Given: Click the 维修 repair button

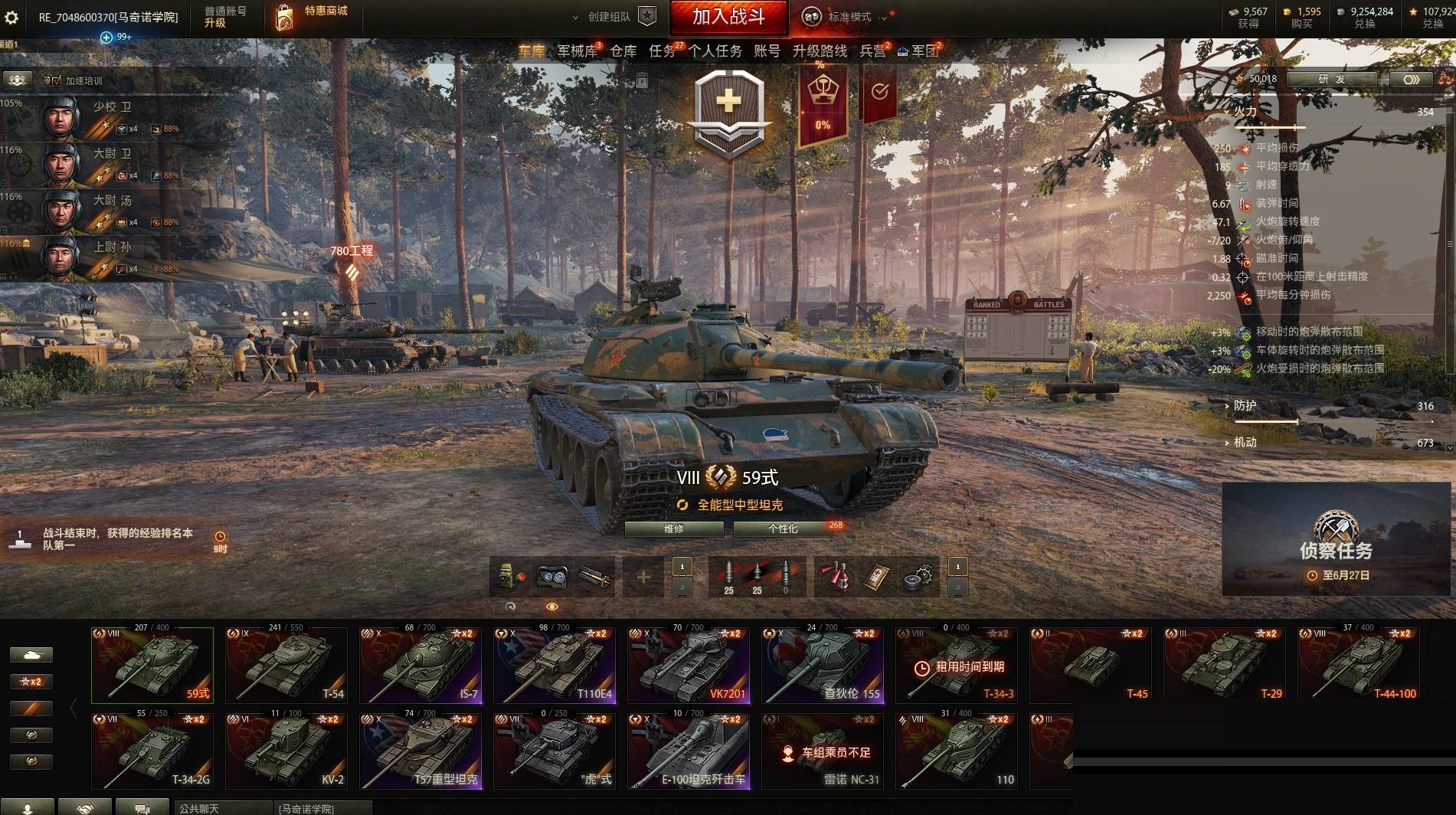Looking at the screenshot, I should 673,529.
